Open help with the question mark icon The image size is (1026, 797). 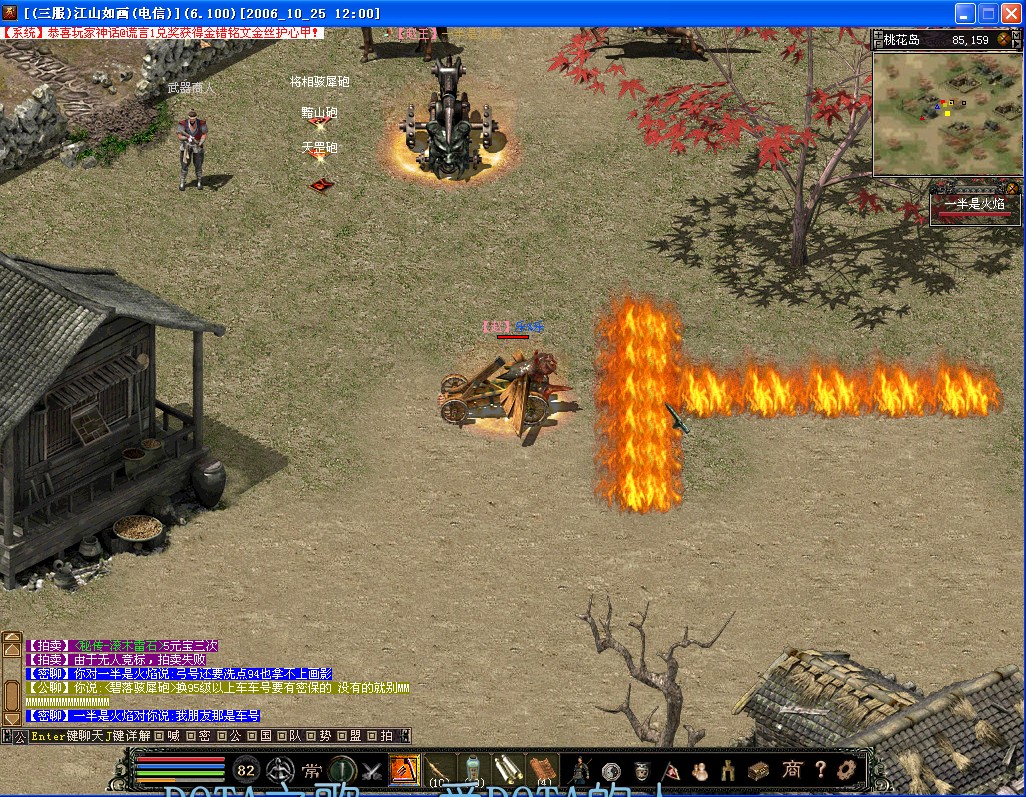820,770
